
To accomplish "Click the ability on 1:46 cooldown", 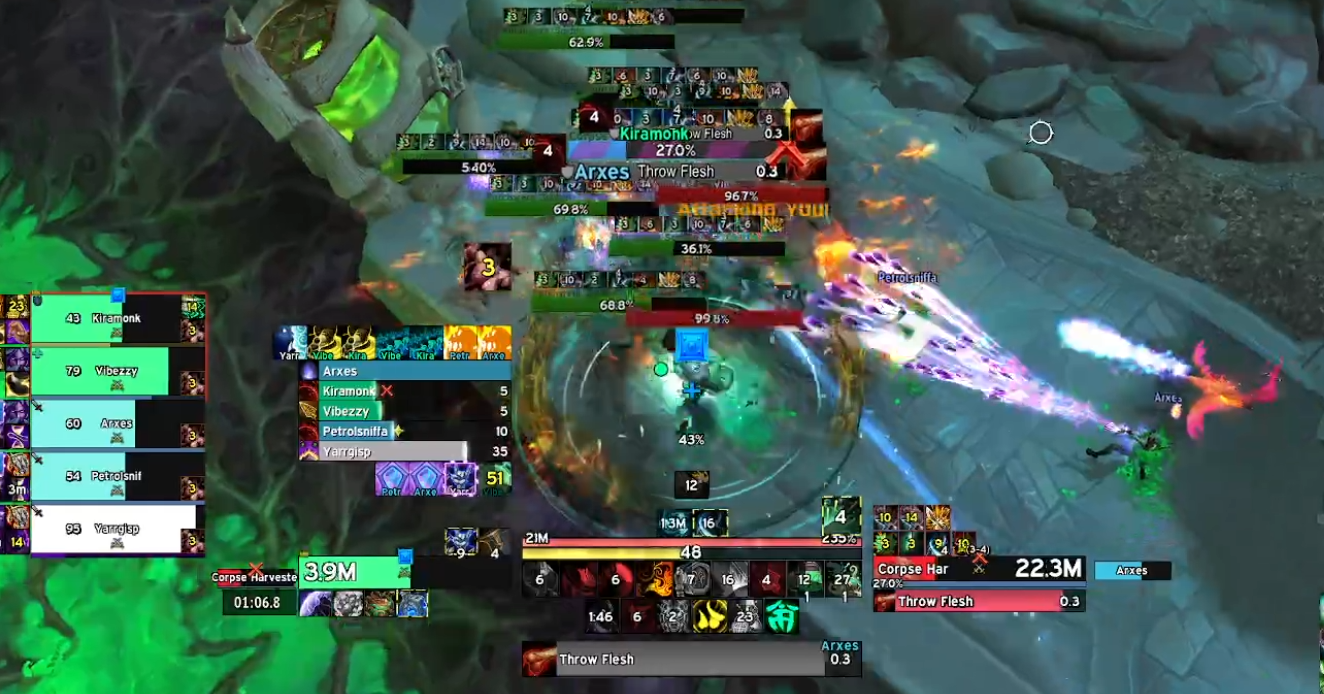I will (600, 617).
